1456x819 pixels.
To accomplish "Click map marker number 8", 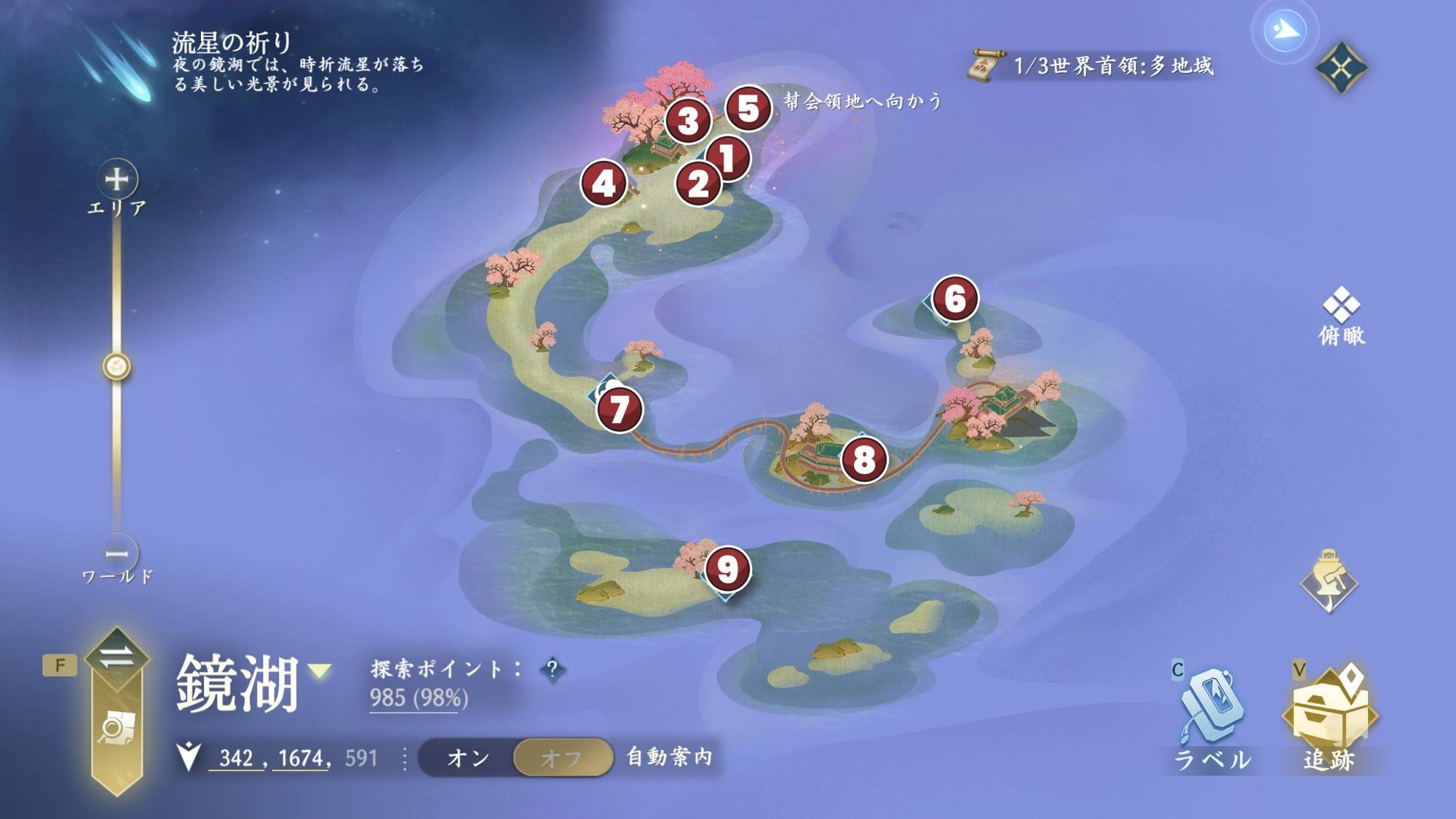I will click(x=864, y=459).
